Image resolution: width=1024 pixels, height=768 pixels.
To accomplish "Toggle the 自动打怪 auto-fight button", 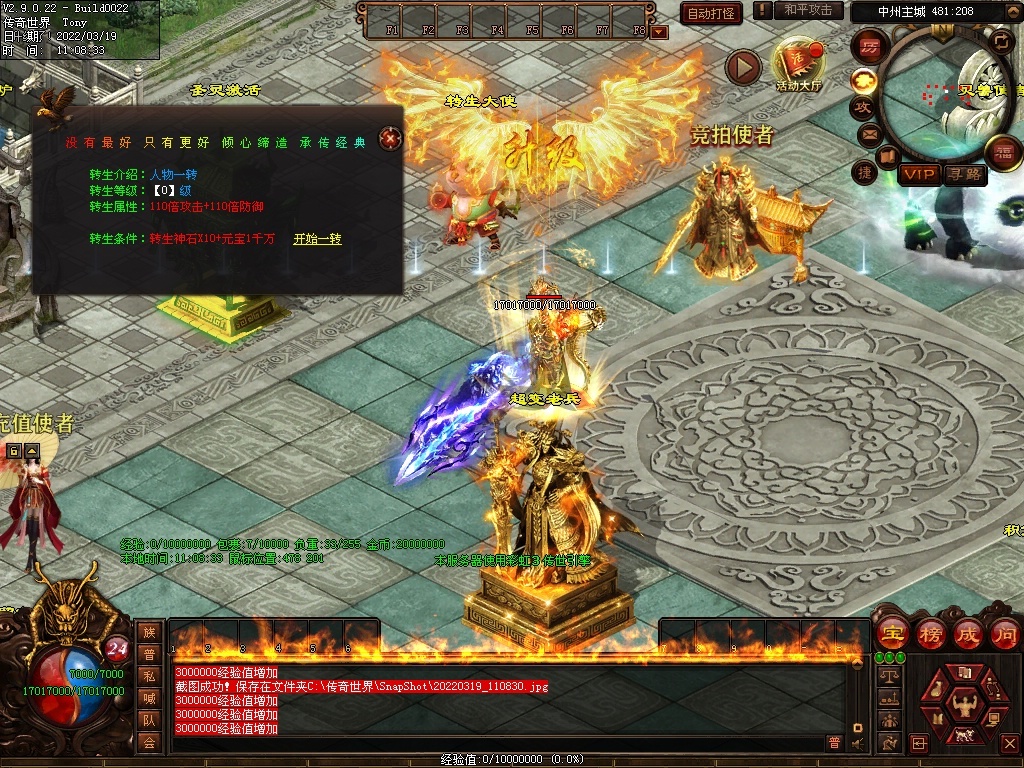I will 711,13.
